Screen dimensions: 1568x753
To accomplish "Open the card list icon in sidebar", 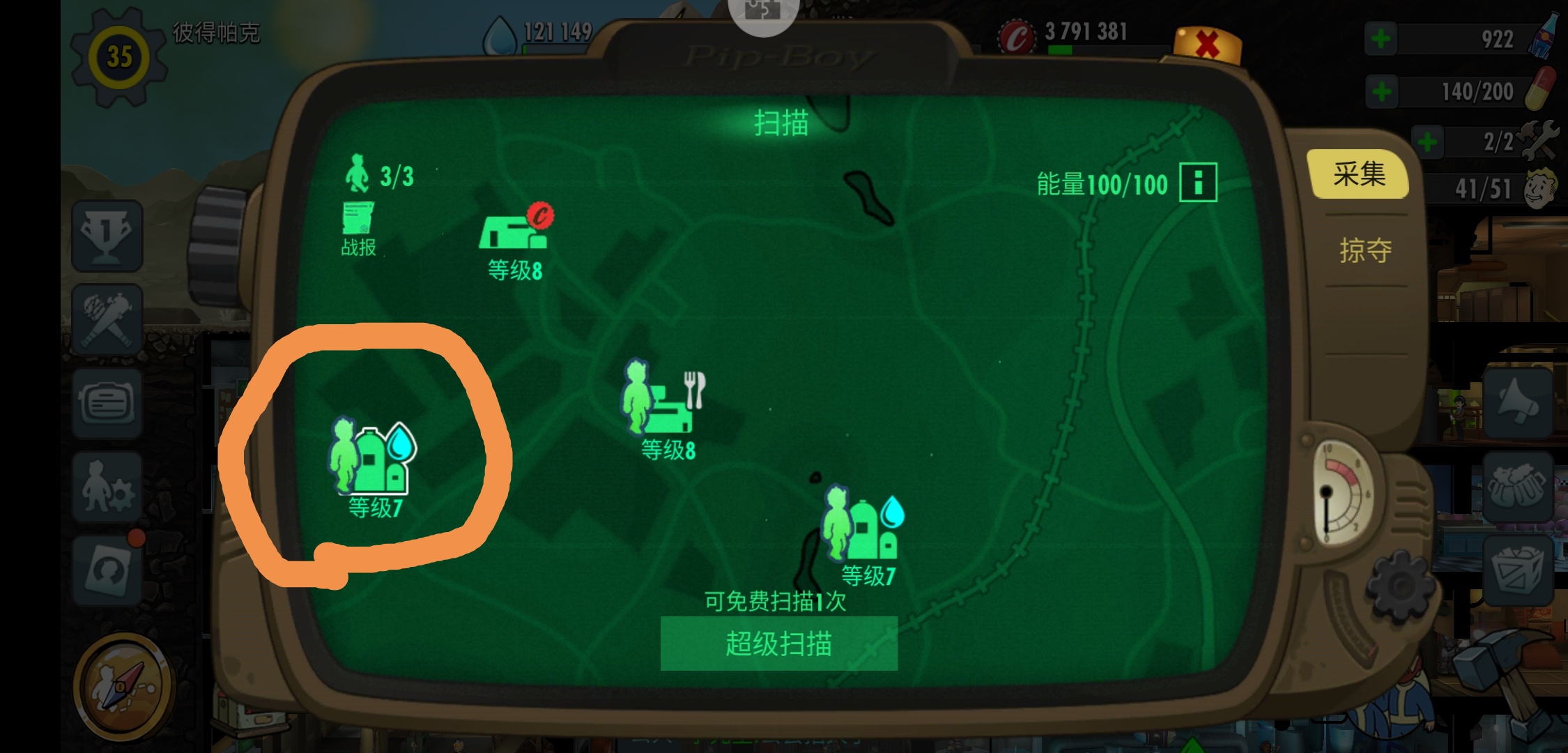I will tap(106, 403).
